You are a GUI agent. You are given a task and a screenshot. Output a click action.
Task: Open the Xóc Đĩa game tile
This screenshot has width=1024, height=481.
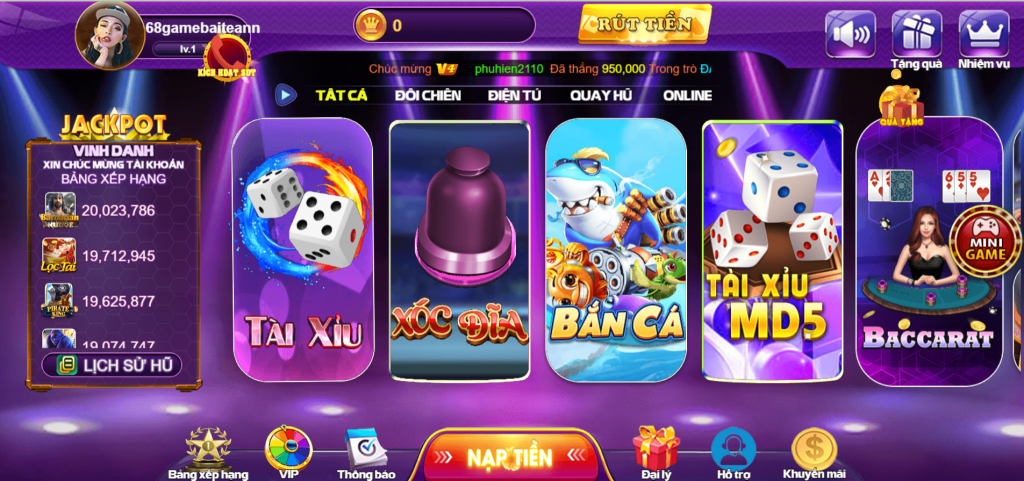(x=459, y=250)
